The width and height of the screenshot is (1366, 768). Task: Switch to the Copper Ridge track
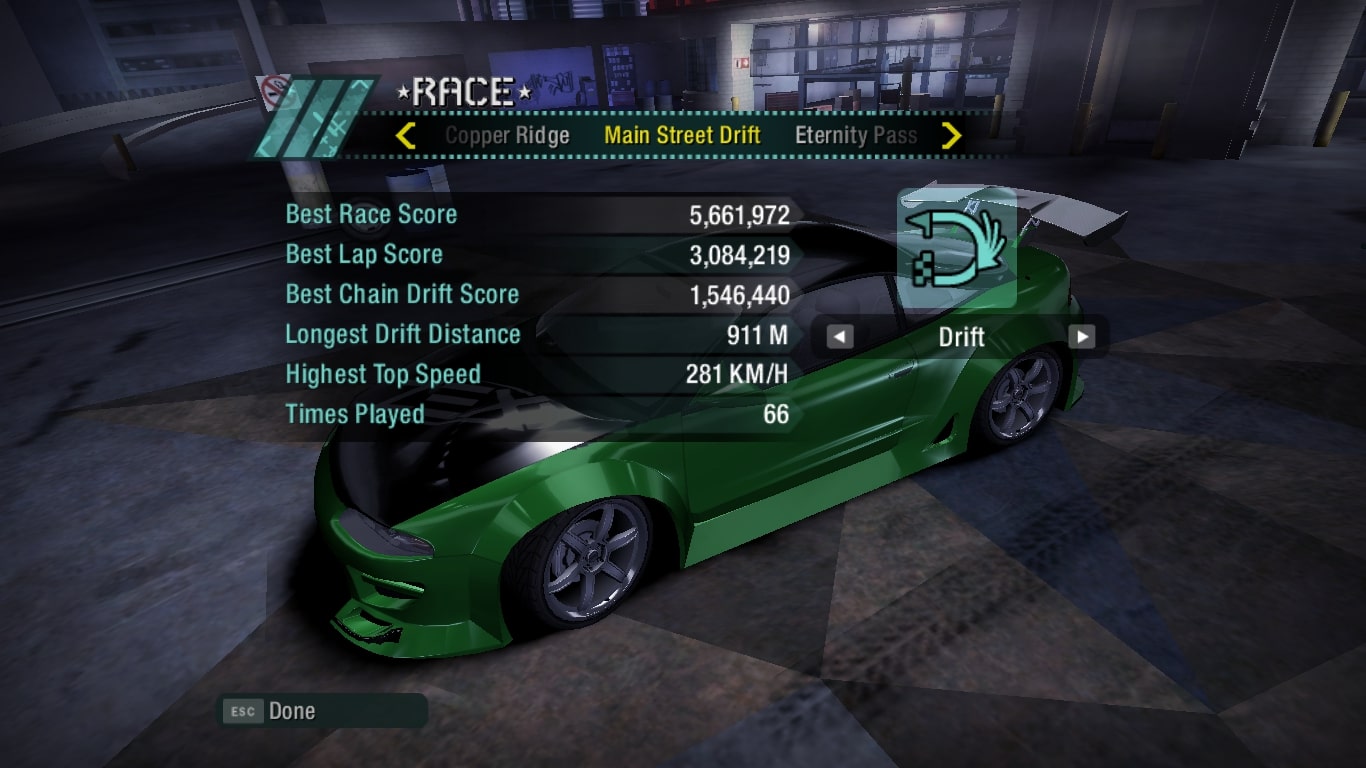click(507, 136)
